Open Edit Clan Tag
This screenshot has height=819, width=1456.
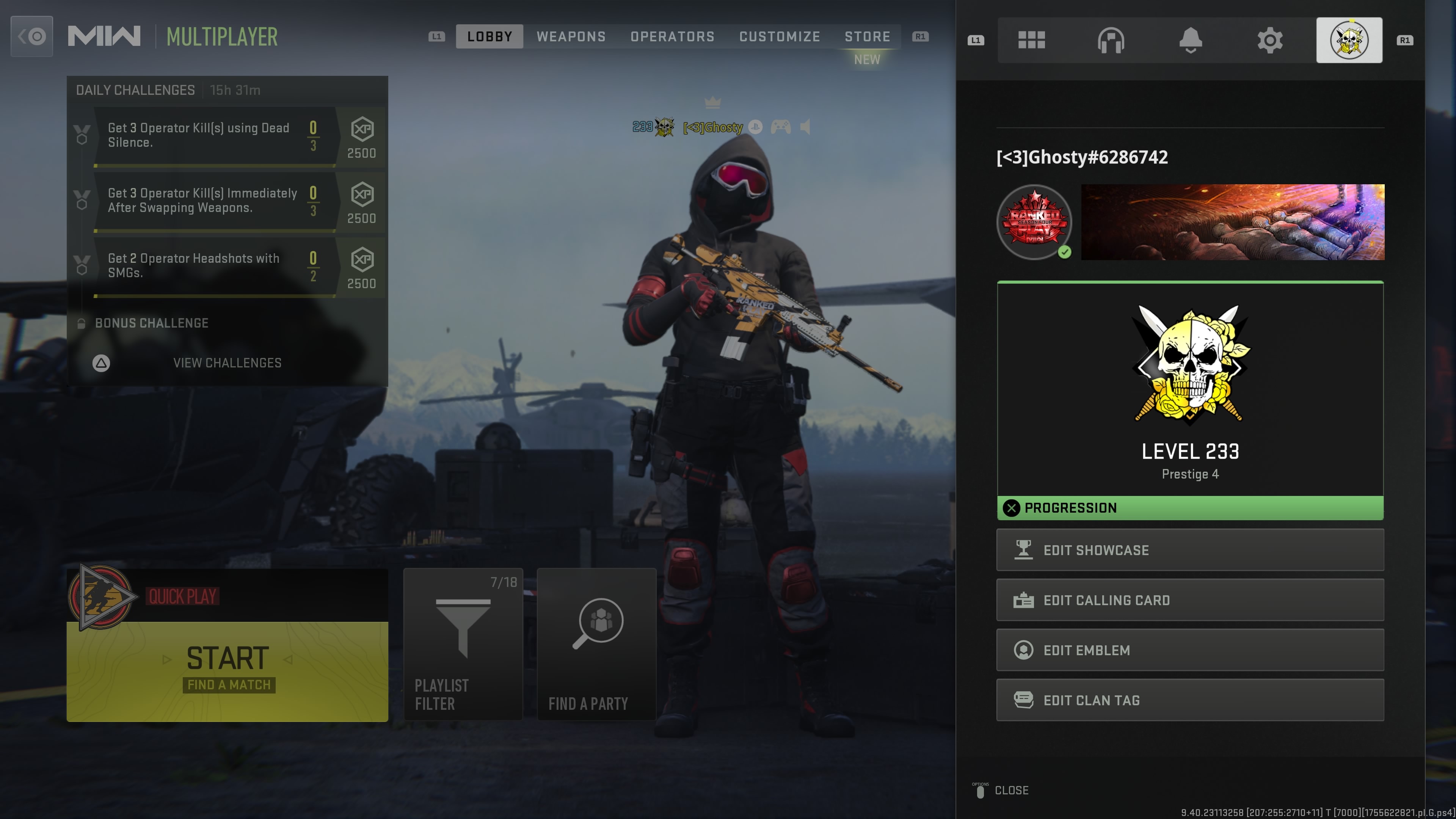coord(1190,700)
